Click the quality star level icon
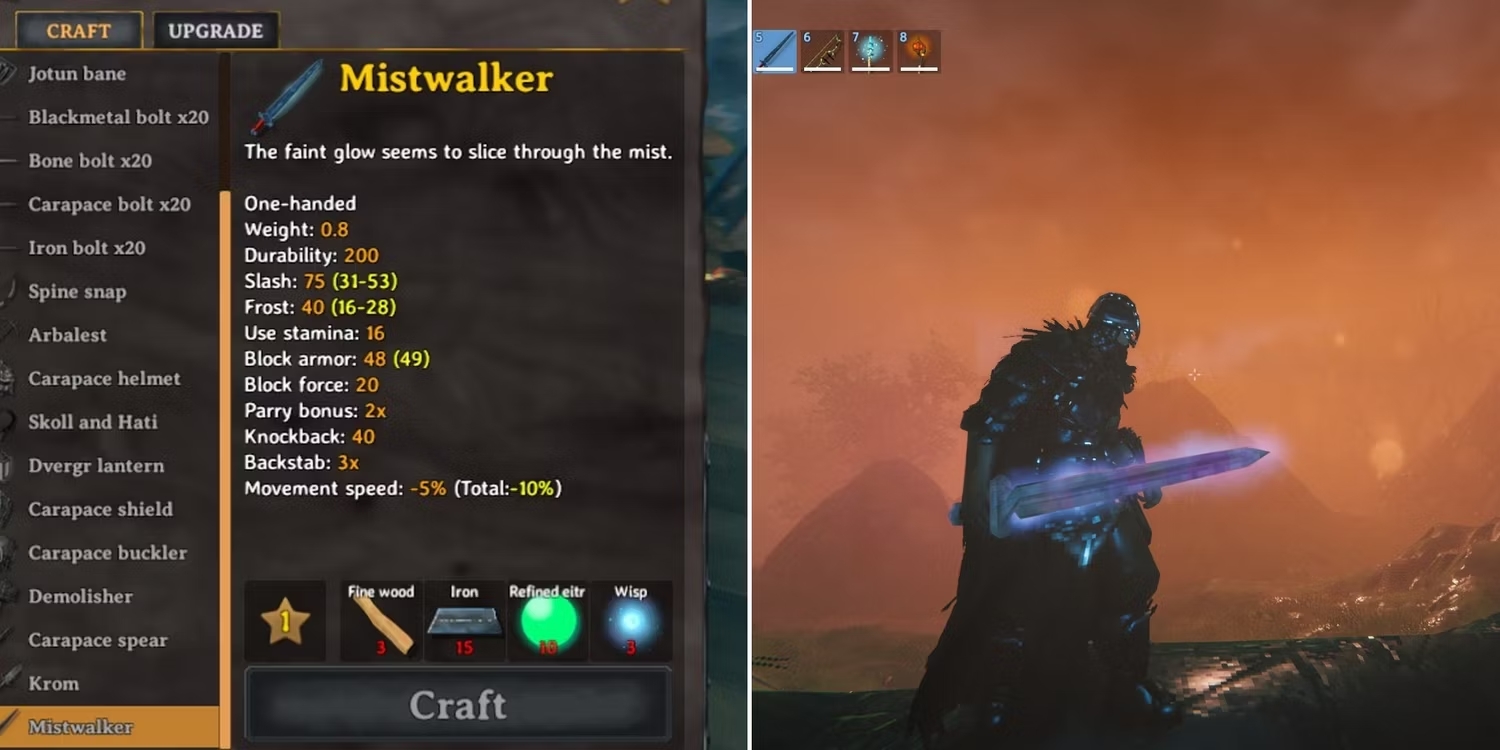Screen dimensions: 1500x750 pos(285,620)
